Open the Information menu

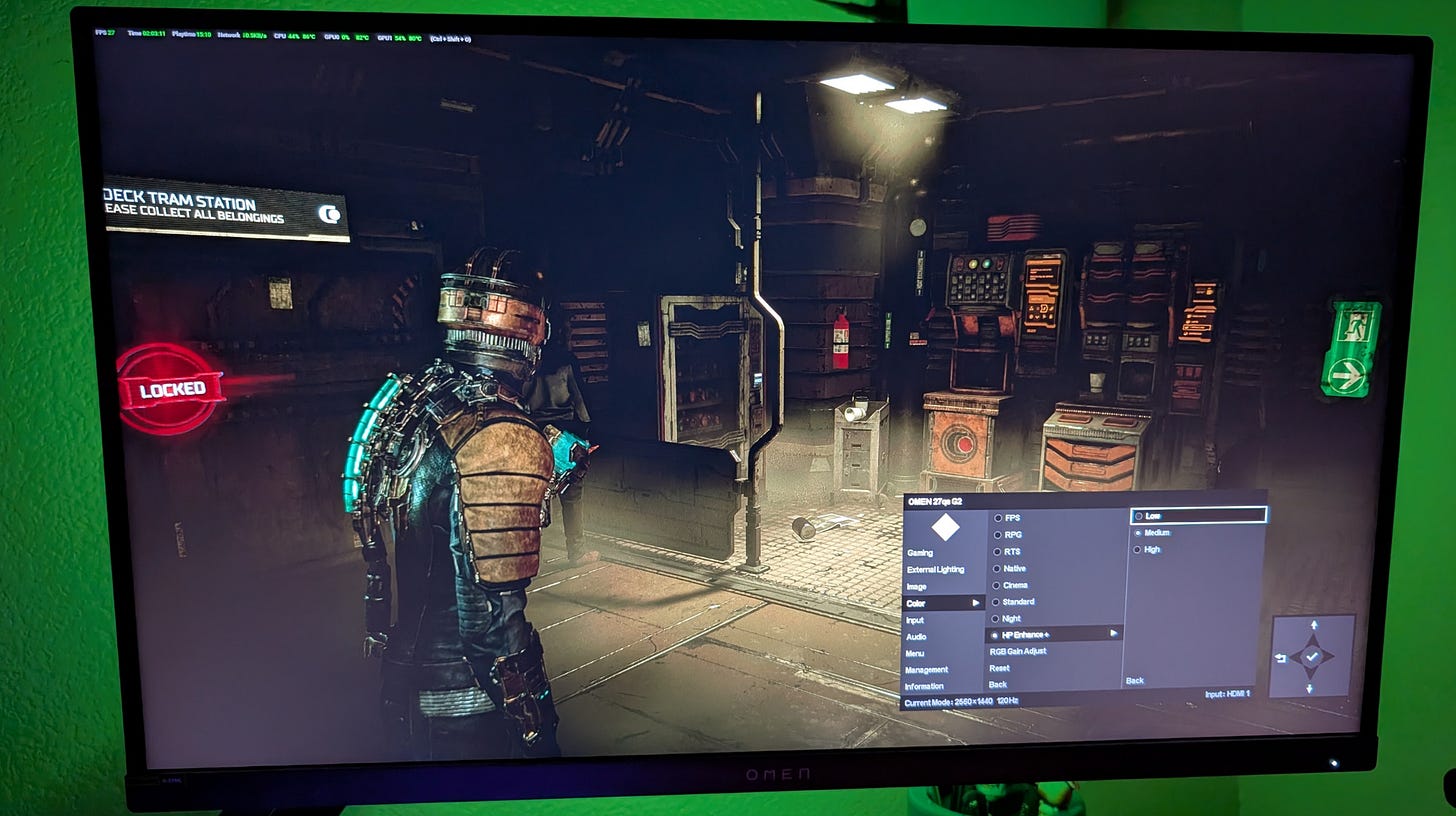pyautogui.click(x=927, y=685)
